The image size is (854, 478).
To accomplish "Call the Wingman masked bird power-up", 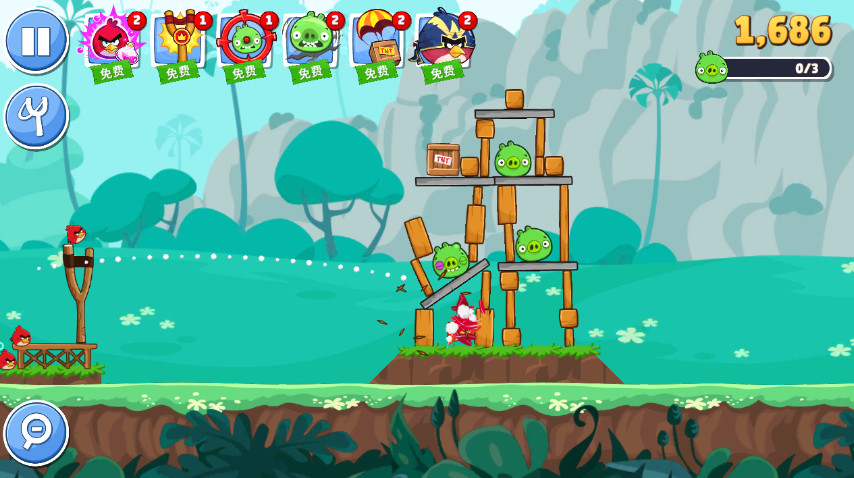I will [x=443, y=44].
